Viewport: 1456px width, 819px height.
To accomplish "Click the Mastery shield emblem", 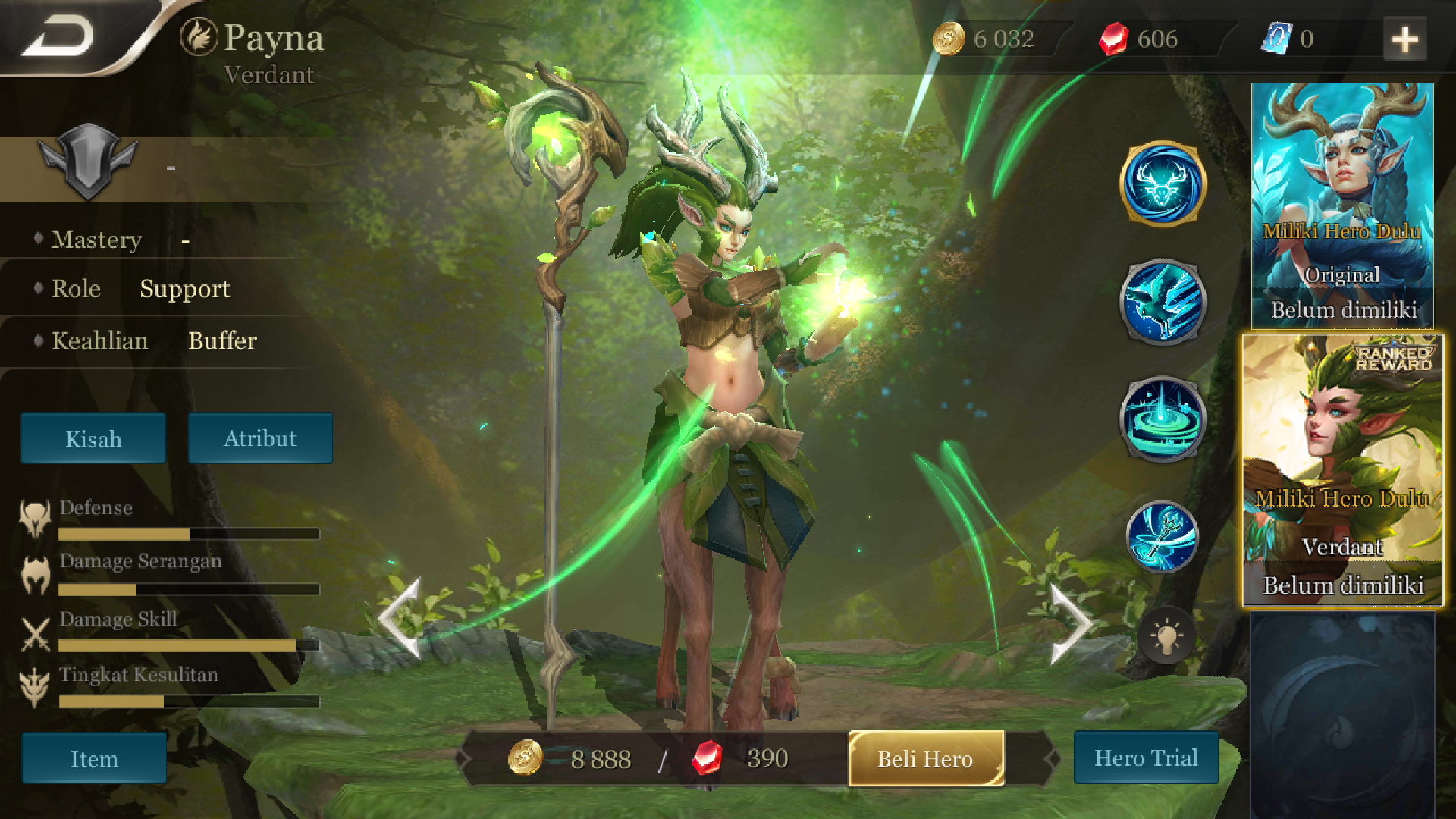I will [x=88, y=161].
